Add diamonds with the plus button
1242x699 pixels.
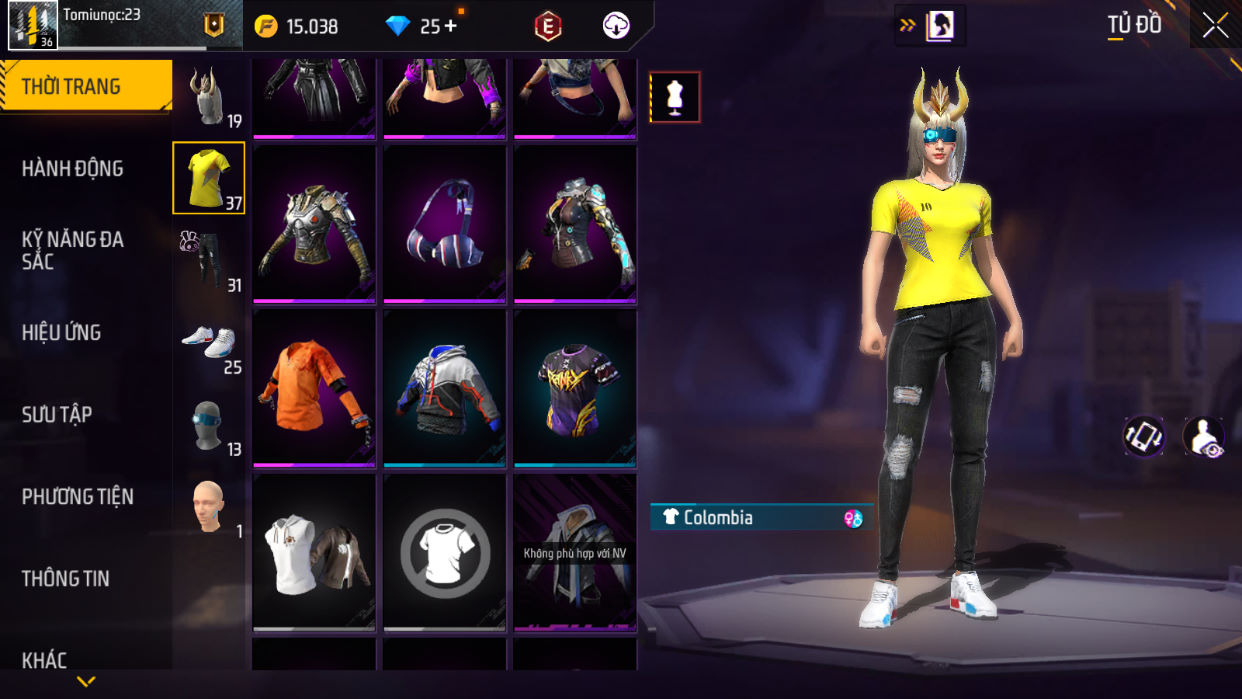[x=451, y=26]
